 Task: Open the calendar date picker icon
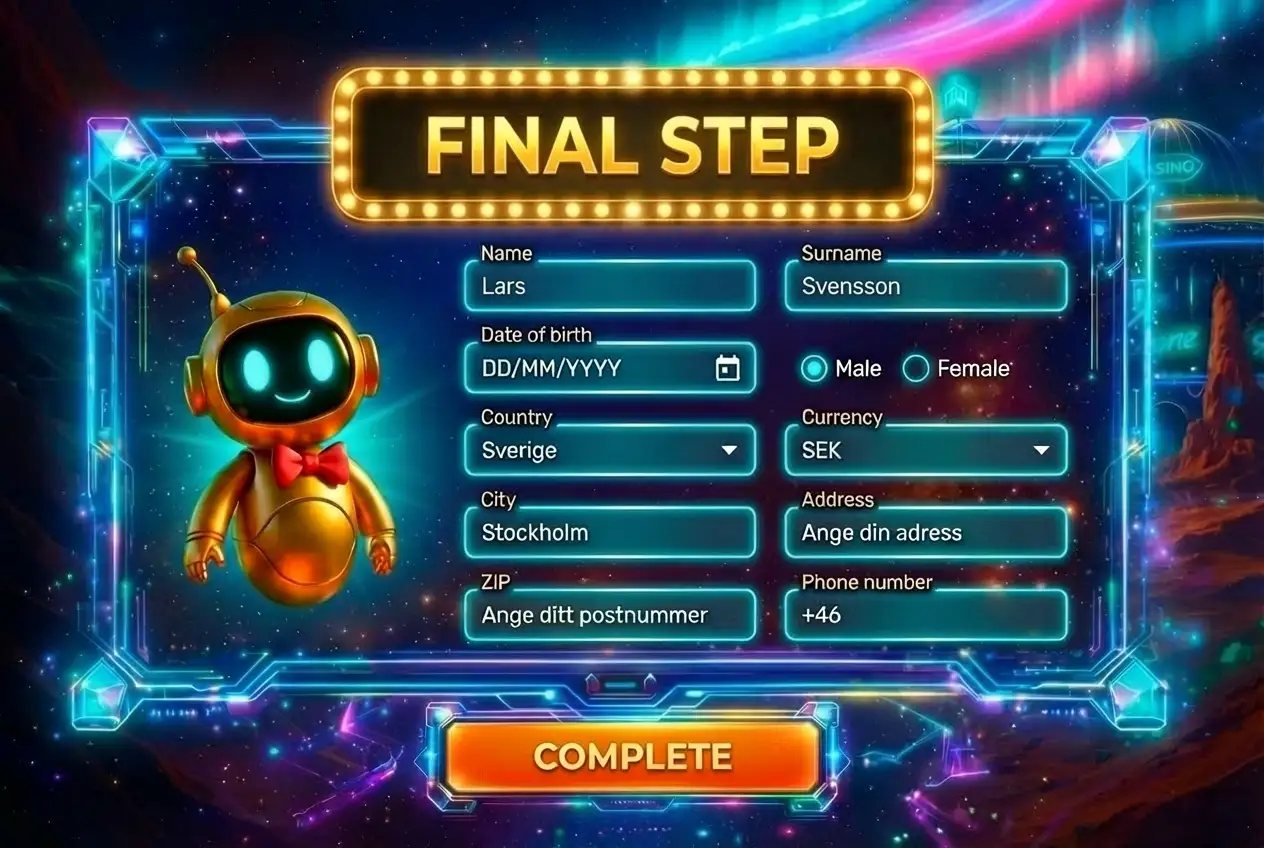coord(728,369)
